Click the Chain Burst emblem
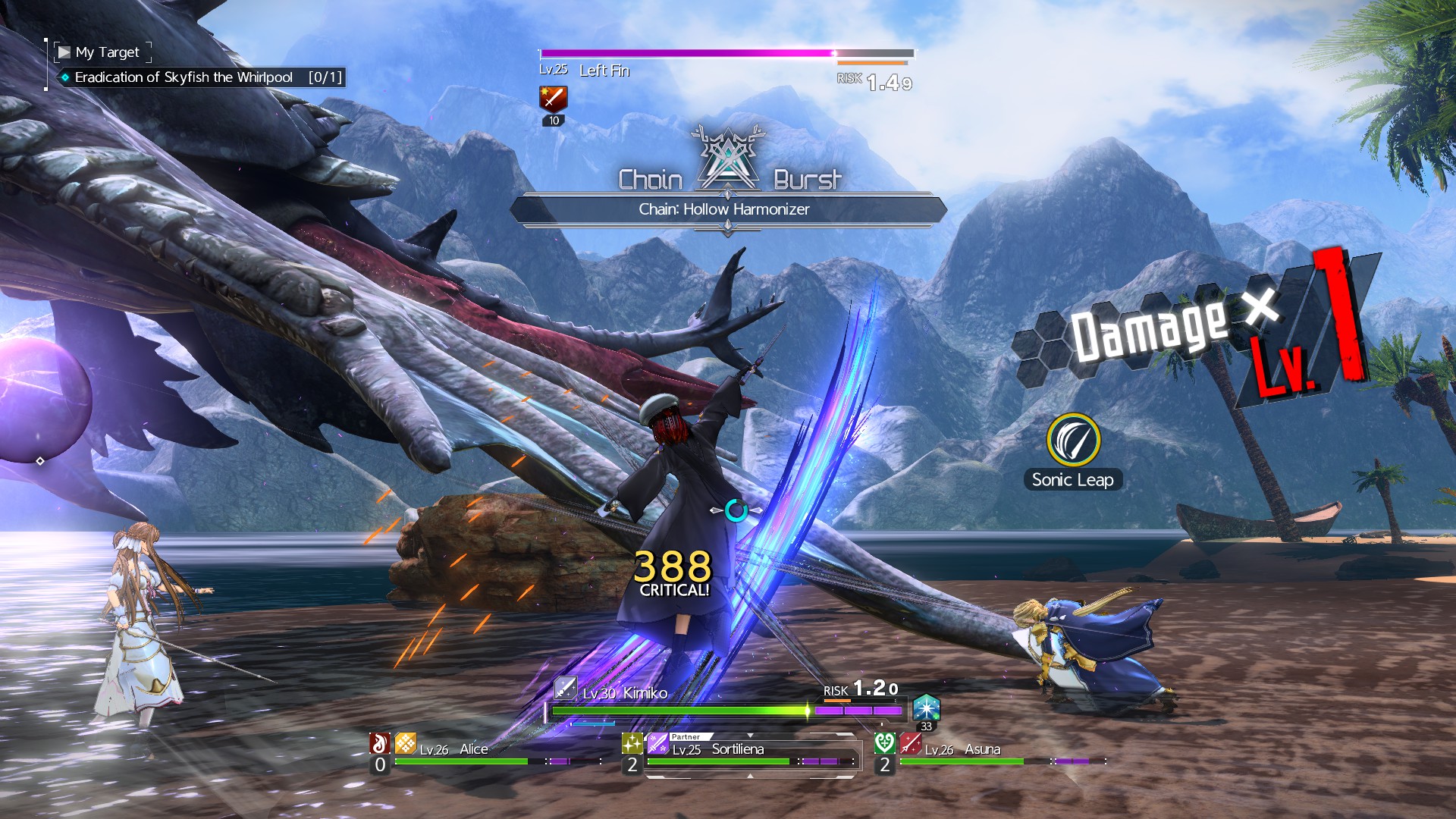This screenshot has width=1456, height=819. point(728,161)
